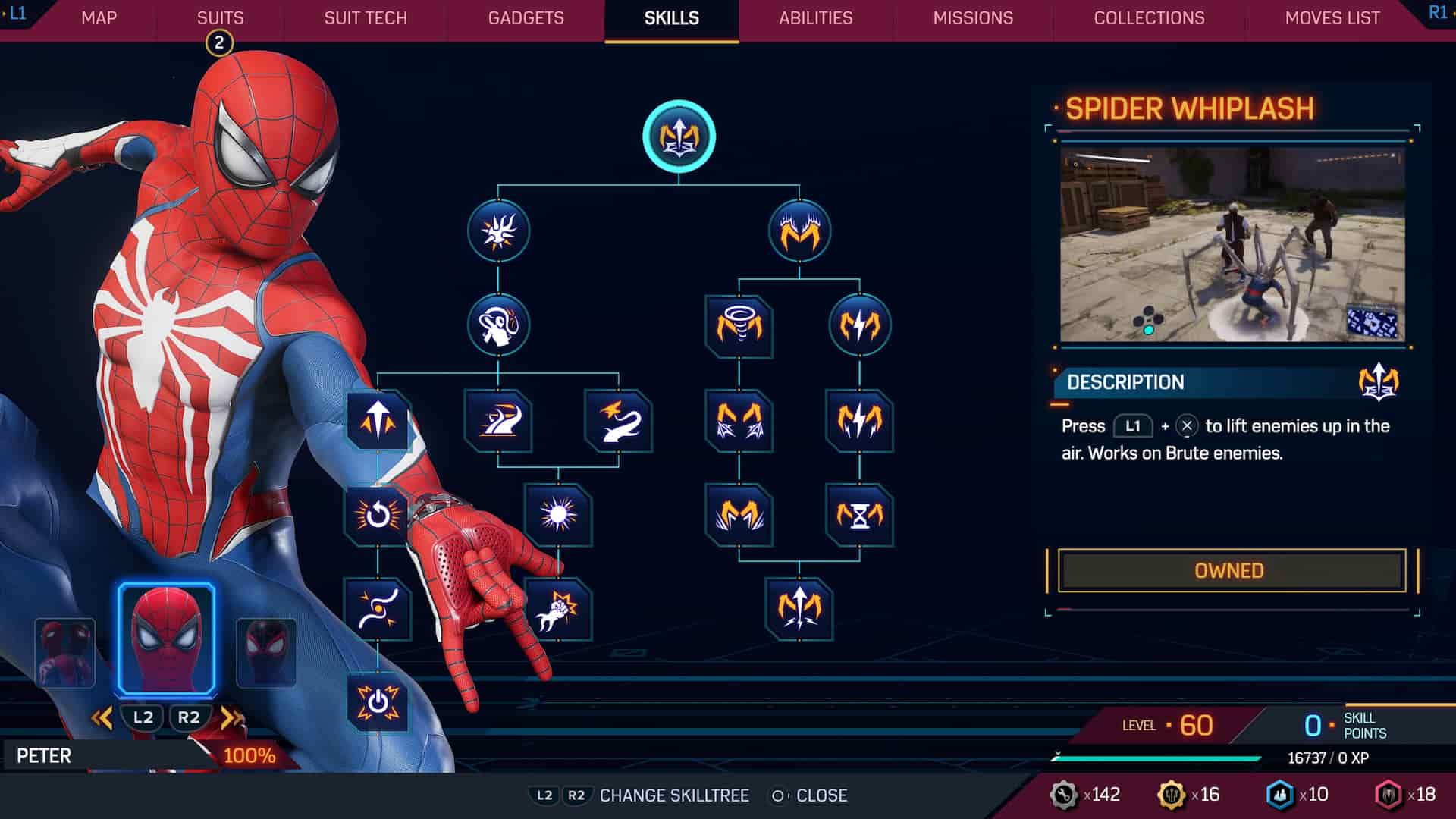Screen dimensions: 1456x819
Task: Switch to the Collections tab
Action: [x=1147, y=18]
